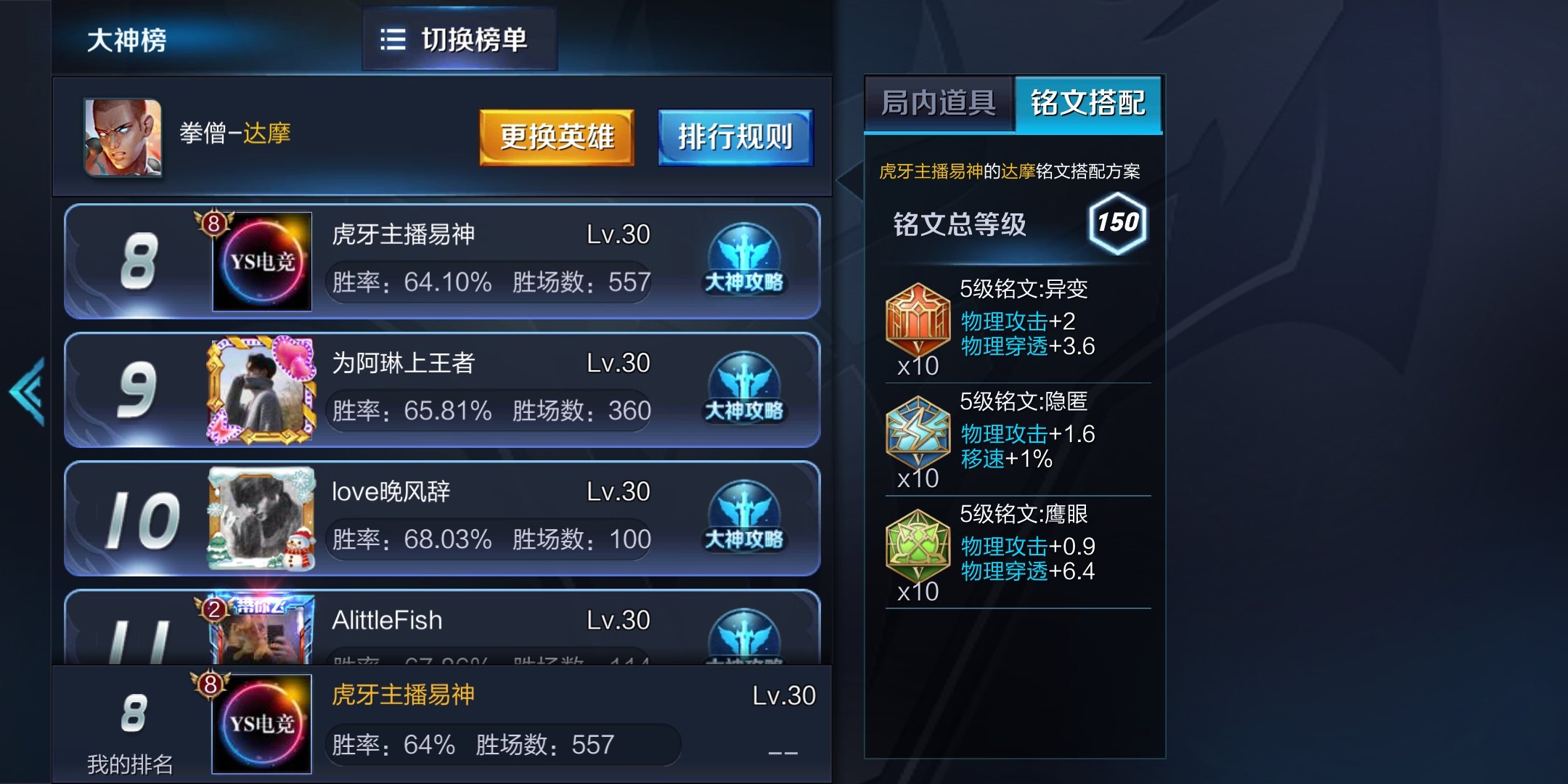Screen dimensions: 1568x784
Task: Select the Damo hero avatar icon
Action: tap(123, 138)
